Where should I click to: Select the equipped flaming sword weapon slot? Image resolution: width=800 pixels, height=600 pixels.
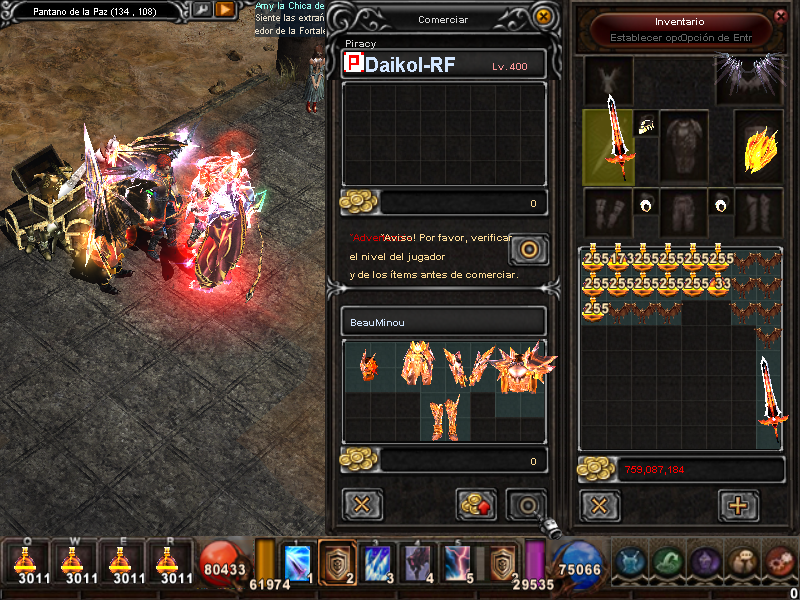tap(611, 145)
